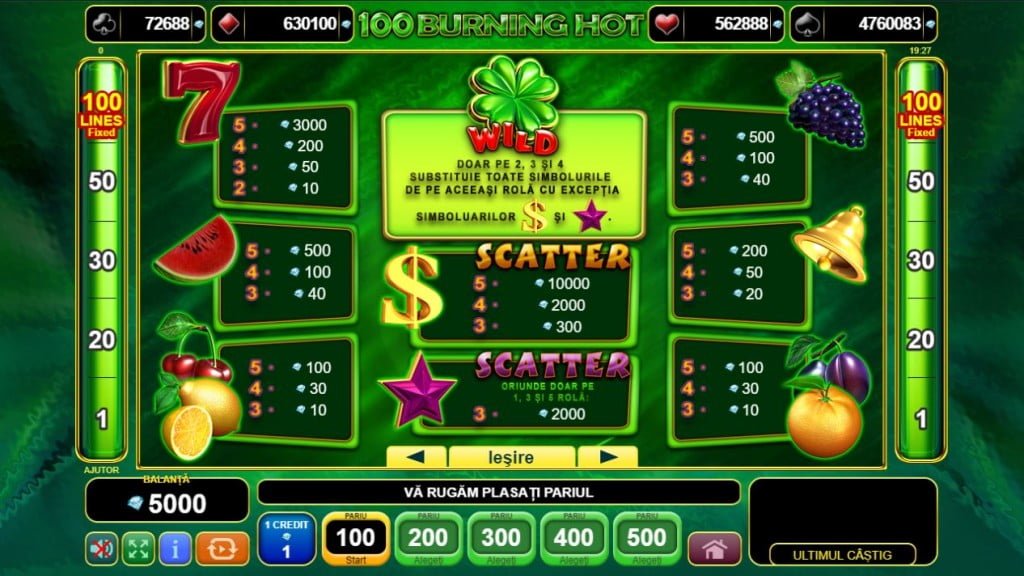Screen dimensions: 1024x576
Task: Set the bet to 500
Action: [647, 538]
